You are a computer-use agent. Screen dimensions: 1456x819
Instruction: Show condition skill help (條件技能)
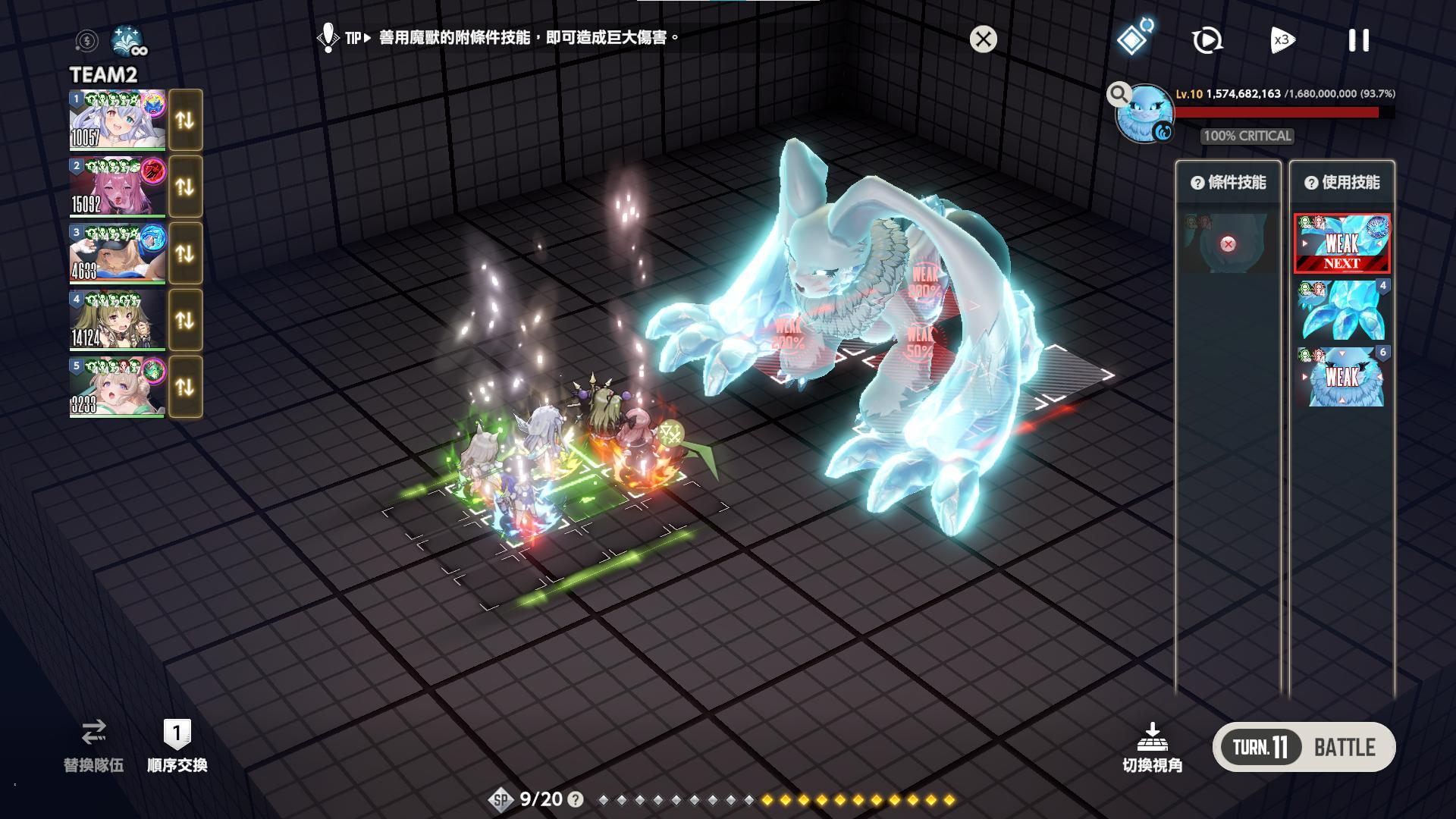point(1197,183)
